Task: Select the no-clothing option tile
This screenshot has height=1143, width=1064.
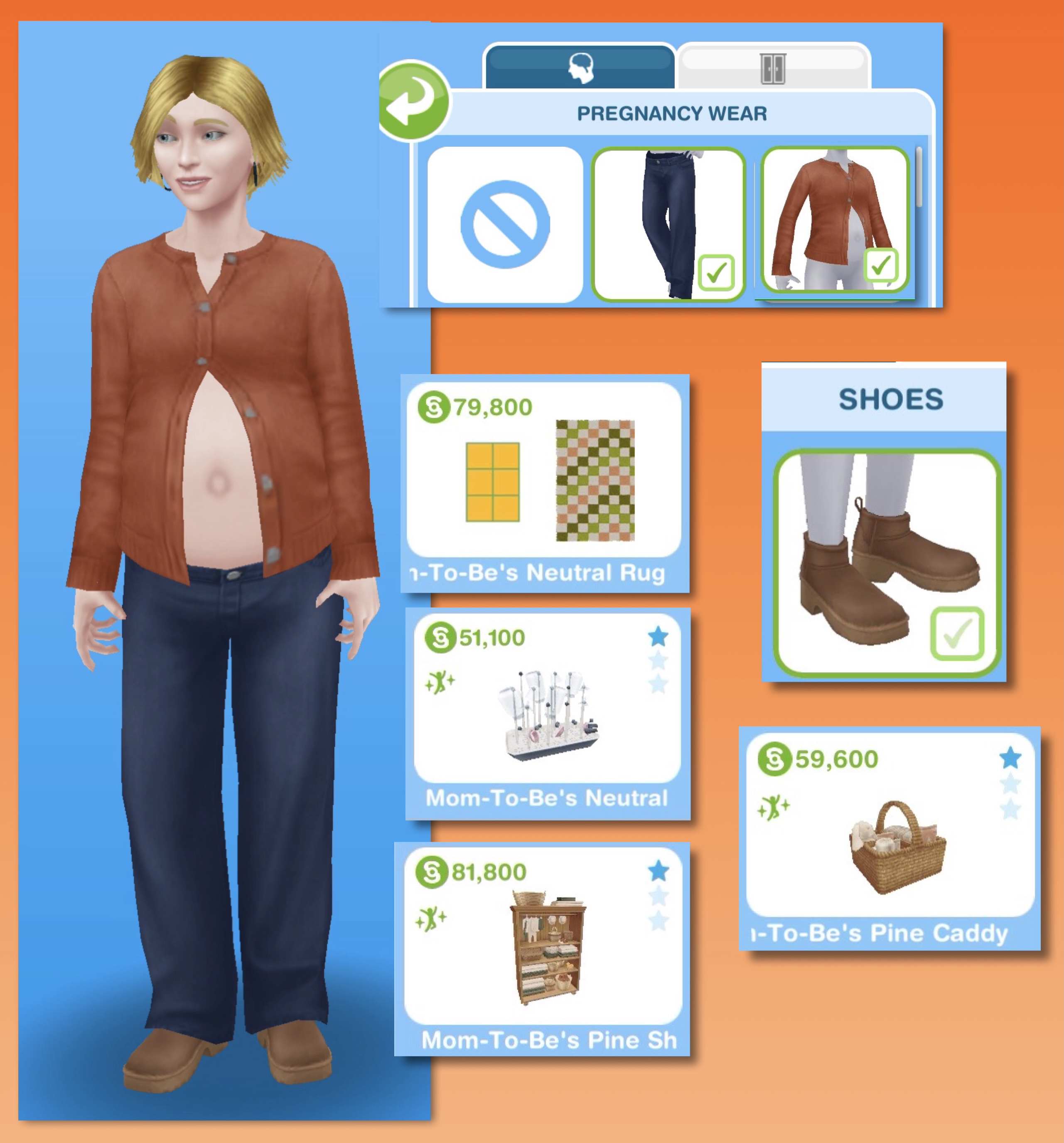Action: [x=505, y=224]
